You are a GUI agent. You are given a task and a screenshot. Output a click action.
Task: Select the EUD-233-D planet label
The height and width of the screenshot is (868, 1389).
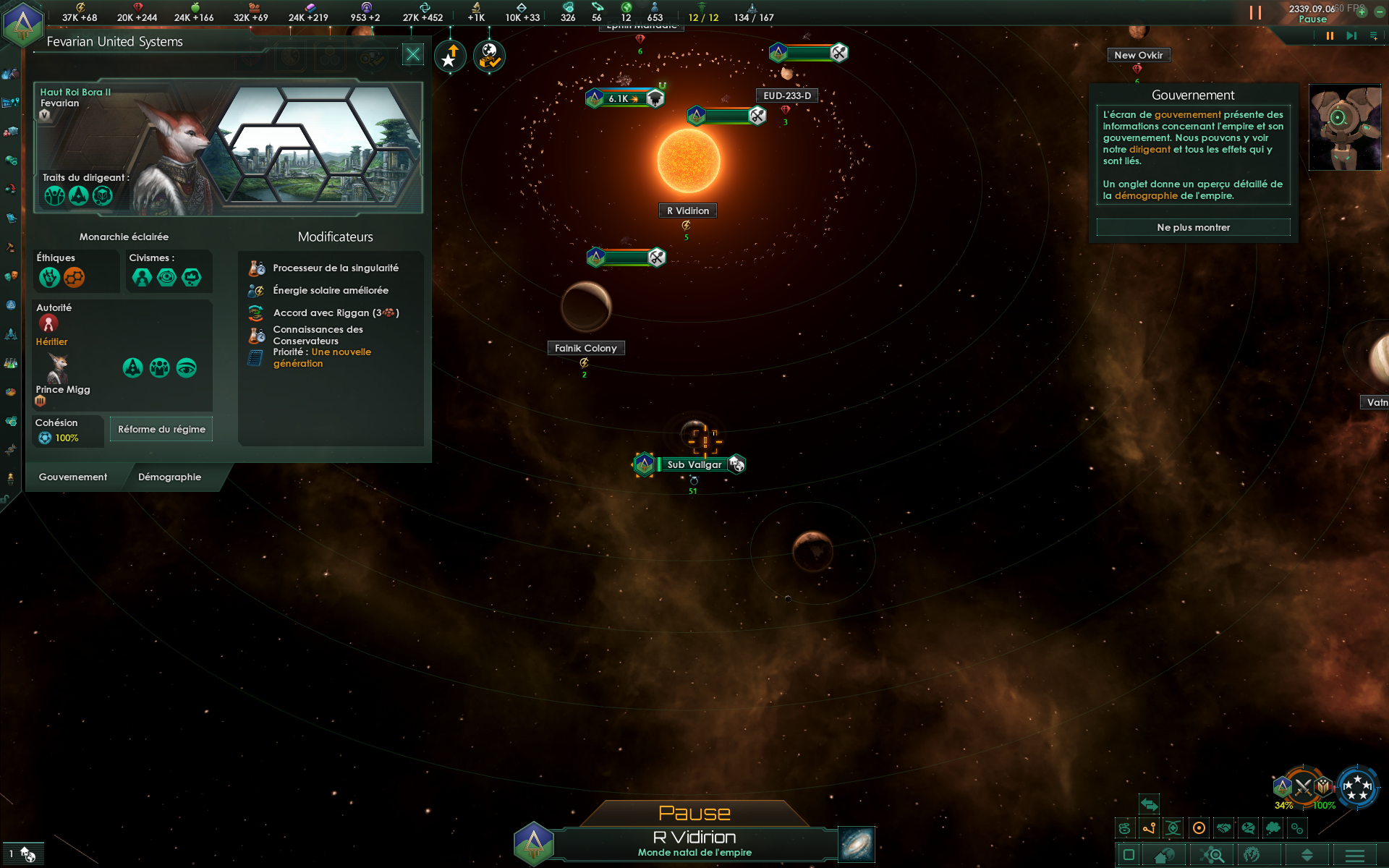787,95
